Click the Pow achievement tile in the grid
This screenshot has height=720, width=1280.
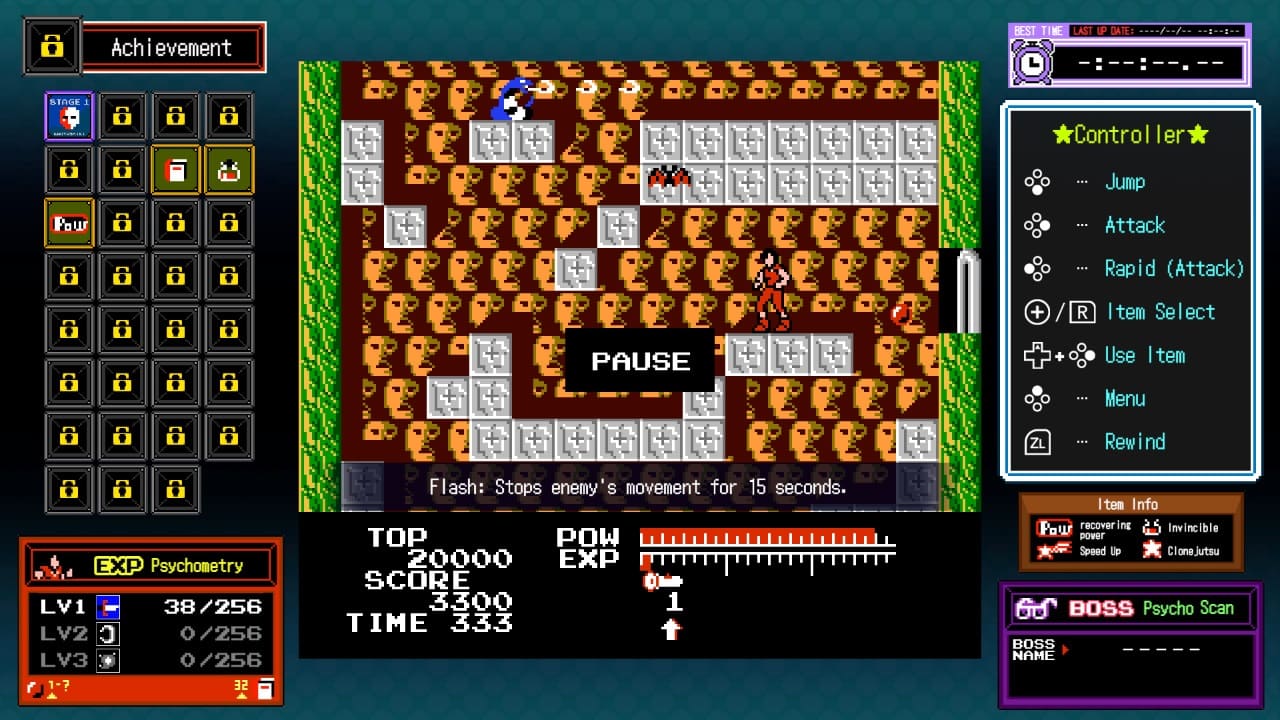point(68,222)
